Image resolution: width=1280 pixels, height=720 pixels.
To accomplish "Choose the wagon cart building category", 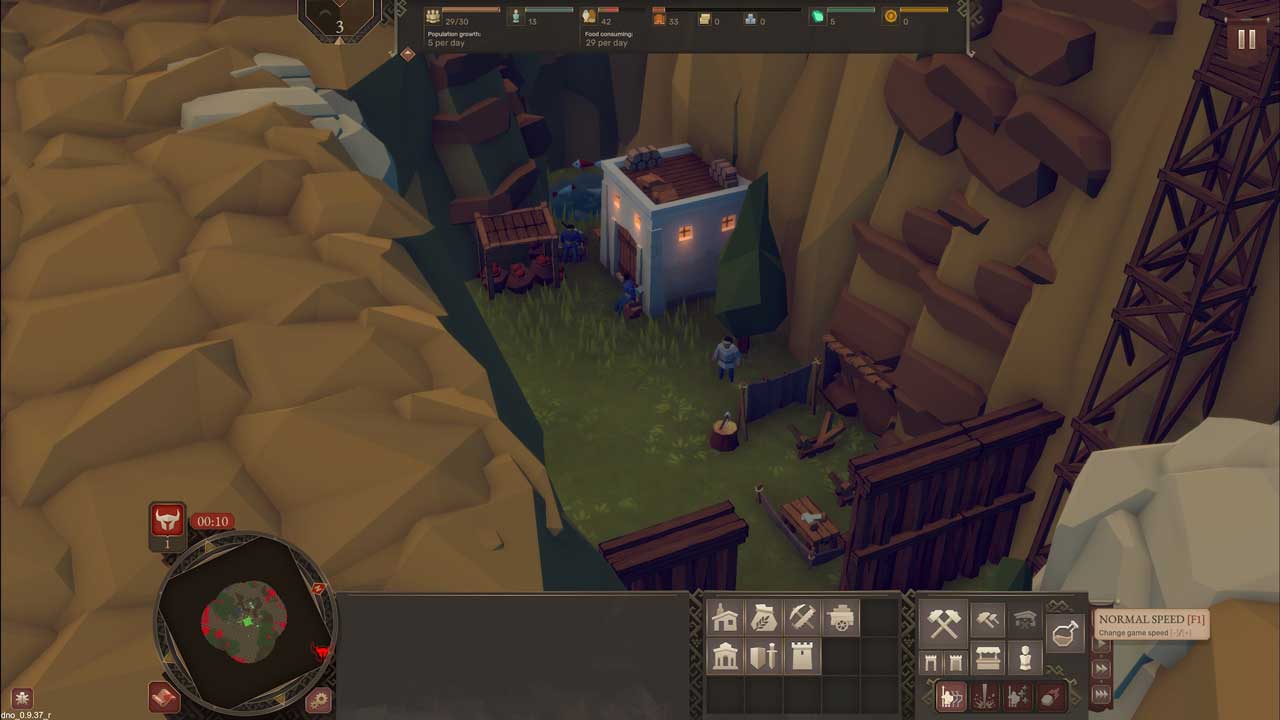I will 841,619.
